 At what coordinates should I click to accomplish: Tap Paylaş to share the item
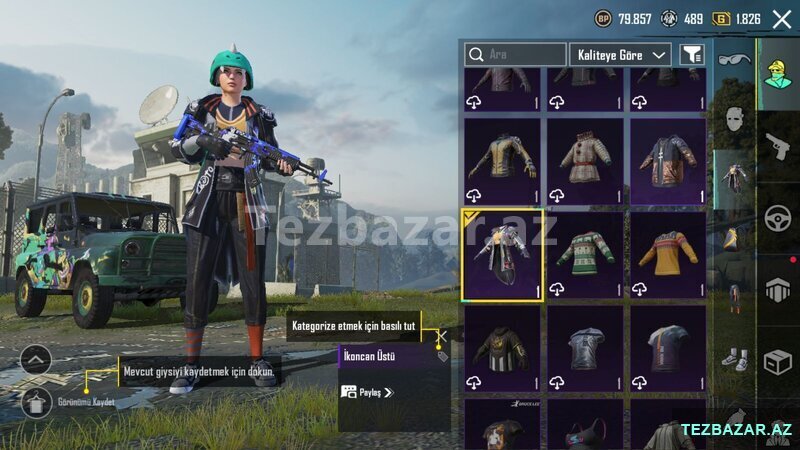tap(366, 392)
